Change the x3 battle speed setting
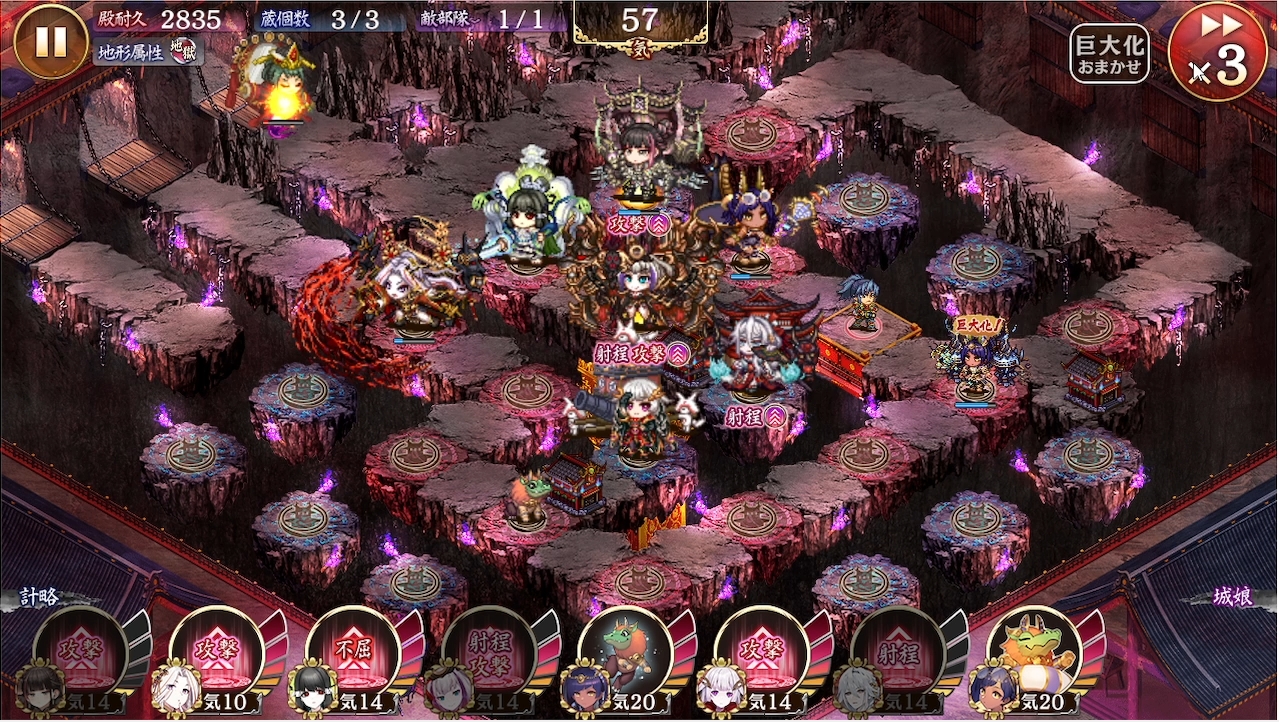The width and height of the screenshot is (1279, 722). click(x=1218, y=52)
